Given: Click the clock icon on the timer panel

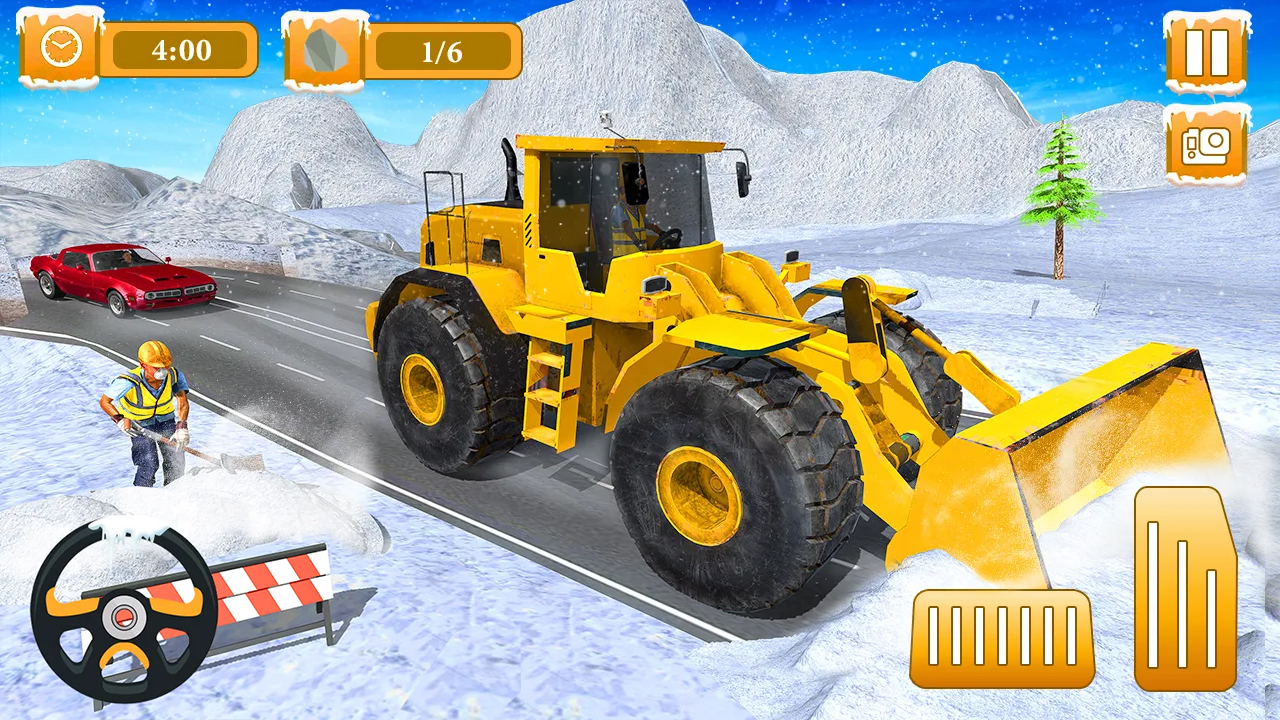Looking at the screenshot, I should [60, 47].
